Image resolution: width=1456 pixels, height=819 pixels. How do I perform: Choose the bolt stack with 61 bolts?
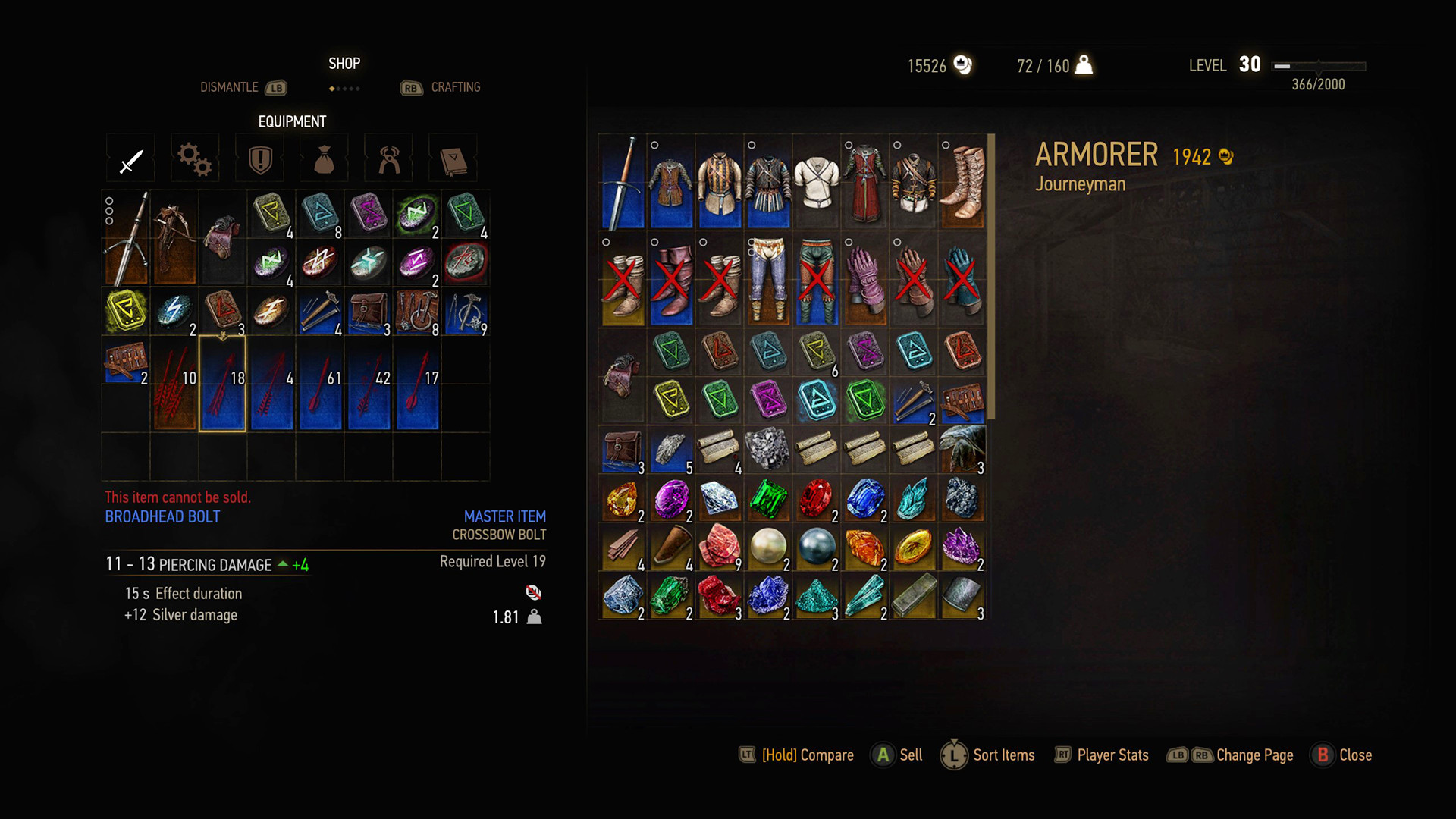point(320,384)
